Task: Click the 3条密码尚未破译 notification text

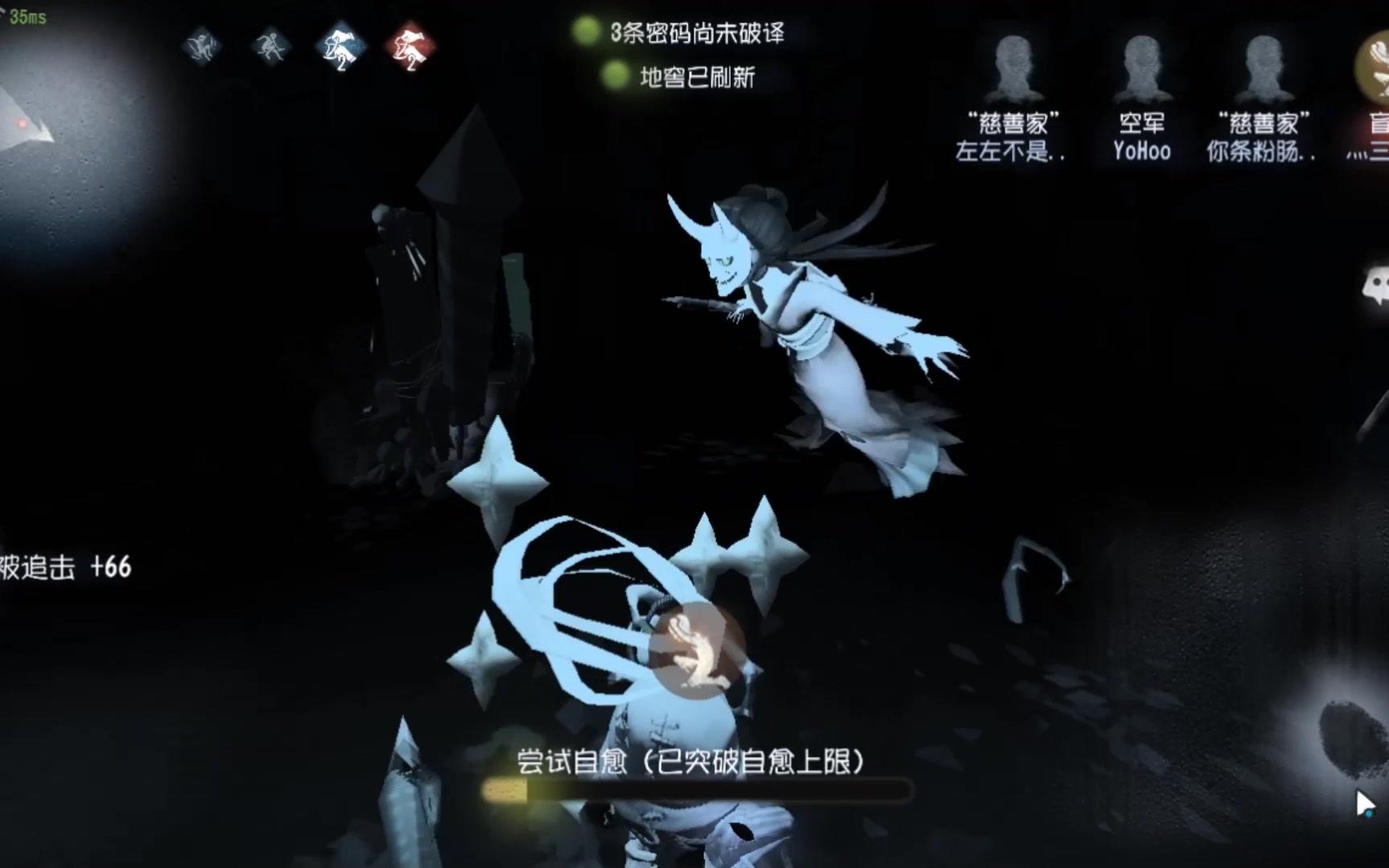Action: point(697,33)
